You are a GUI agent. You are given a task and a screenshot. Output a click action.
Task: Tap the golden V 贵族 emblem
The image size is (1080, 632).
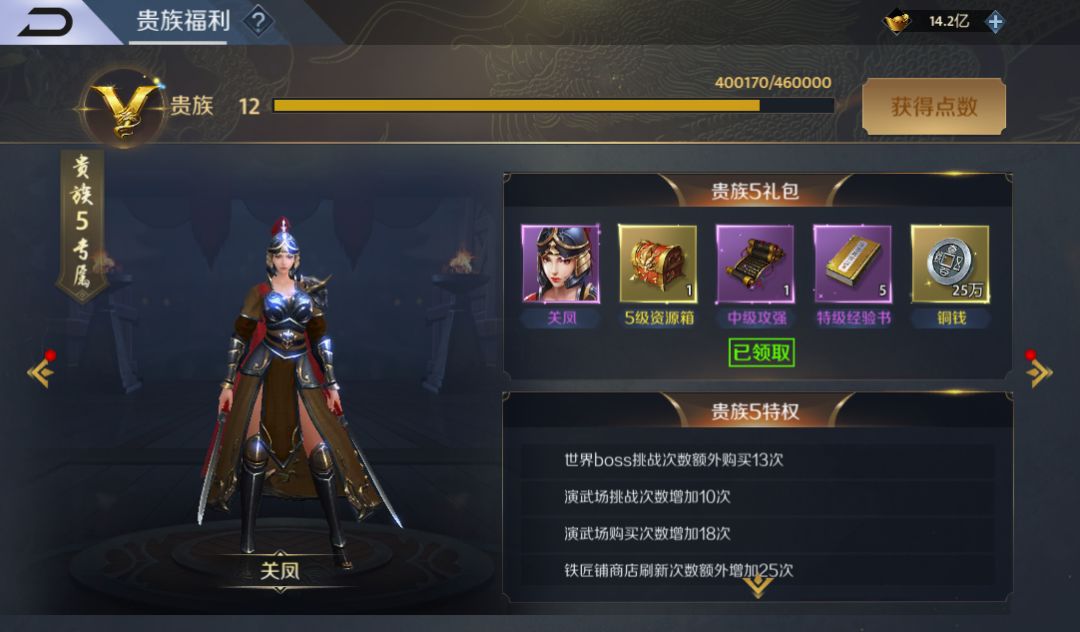coord(124,106)
